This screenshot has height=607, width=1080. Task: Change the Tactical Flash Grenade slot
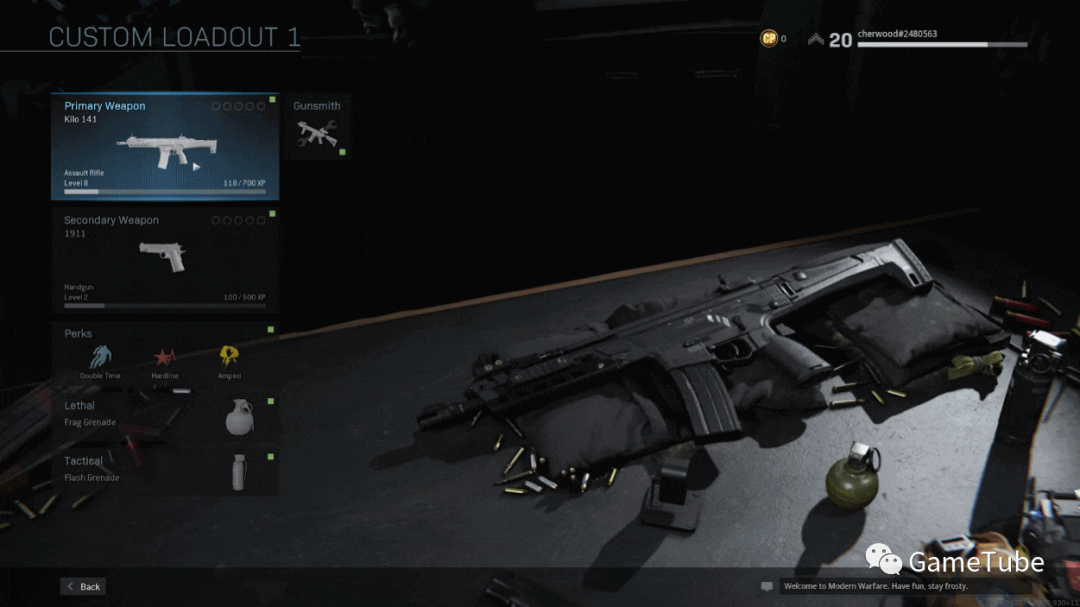tap(165, 471)
